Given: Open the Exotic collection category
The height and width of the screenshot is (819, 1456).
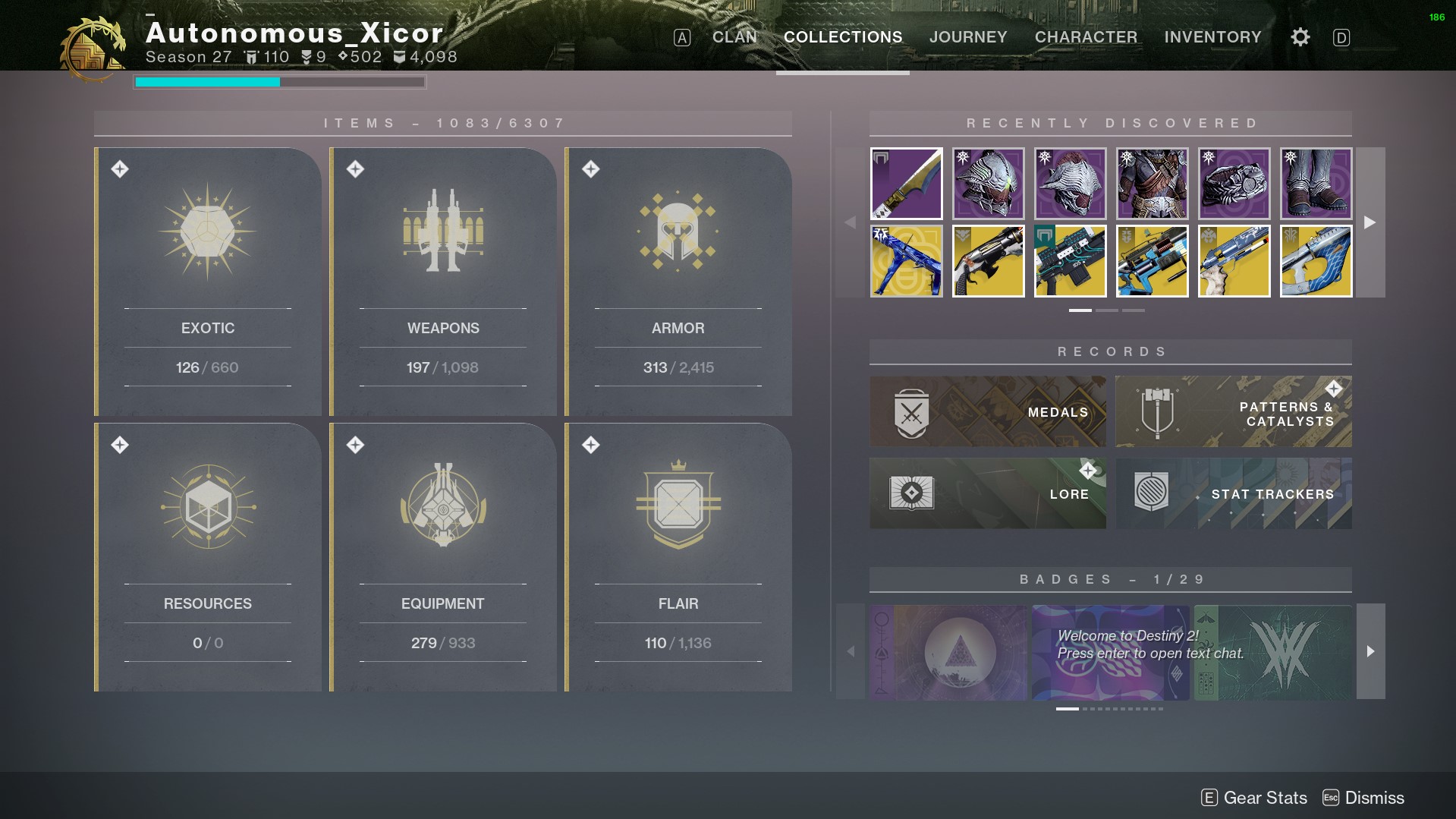Looking at the screenshot, I should pyautogui.click(x=208, y=282).
